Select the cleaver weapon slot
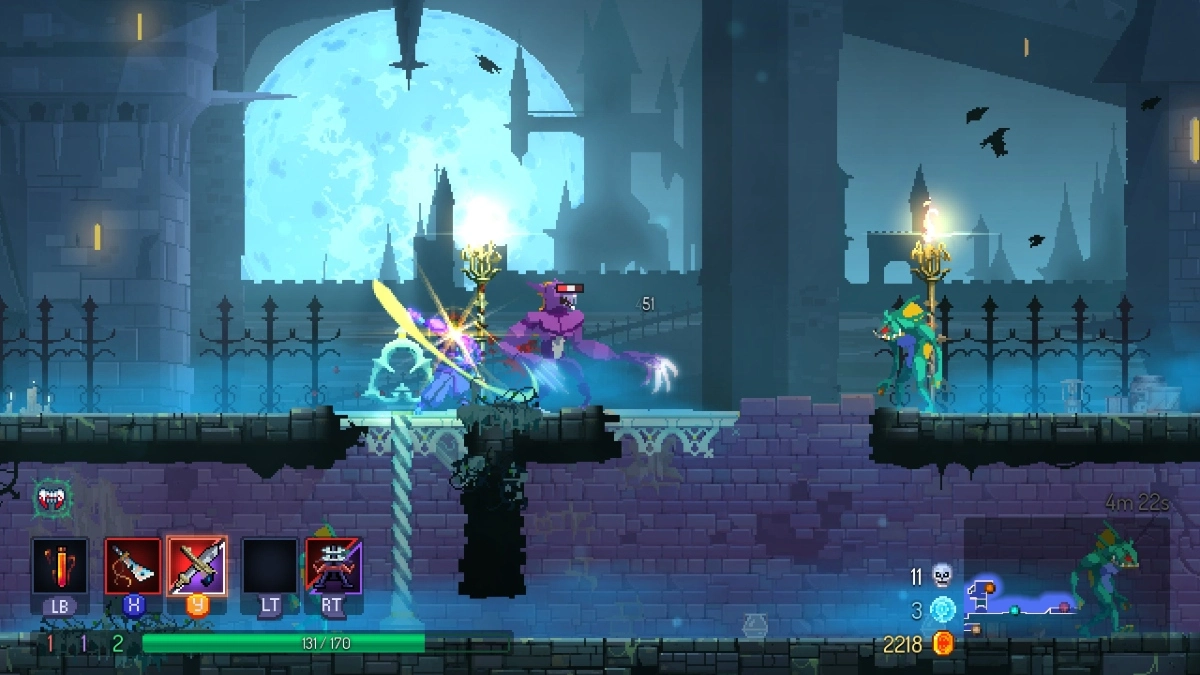The image size is (1200, 675). pyautogui.click(x=133, y=567)
